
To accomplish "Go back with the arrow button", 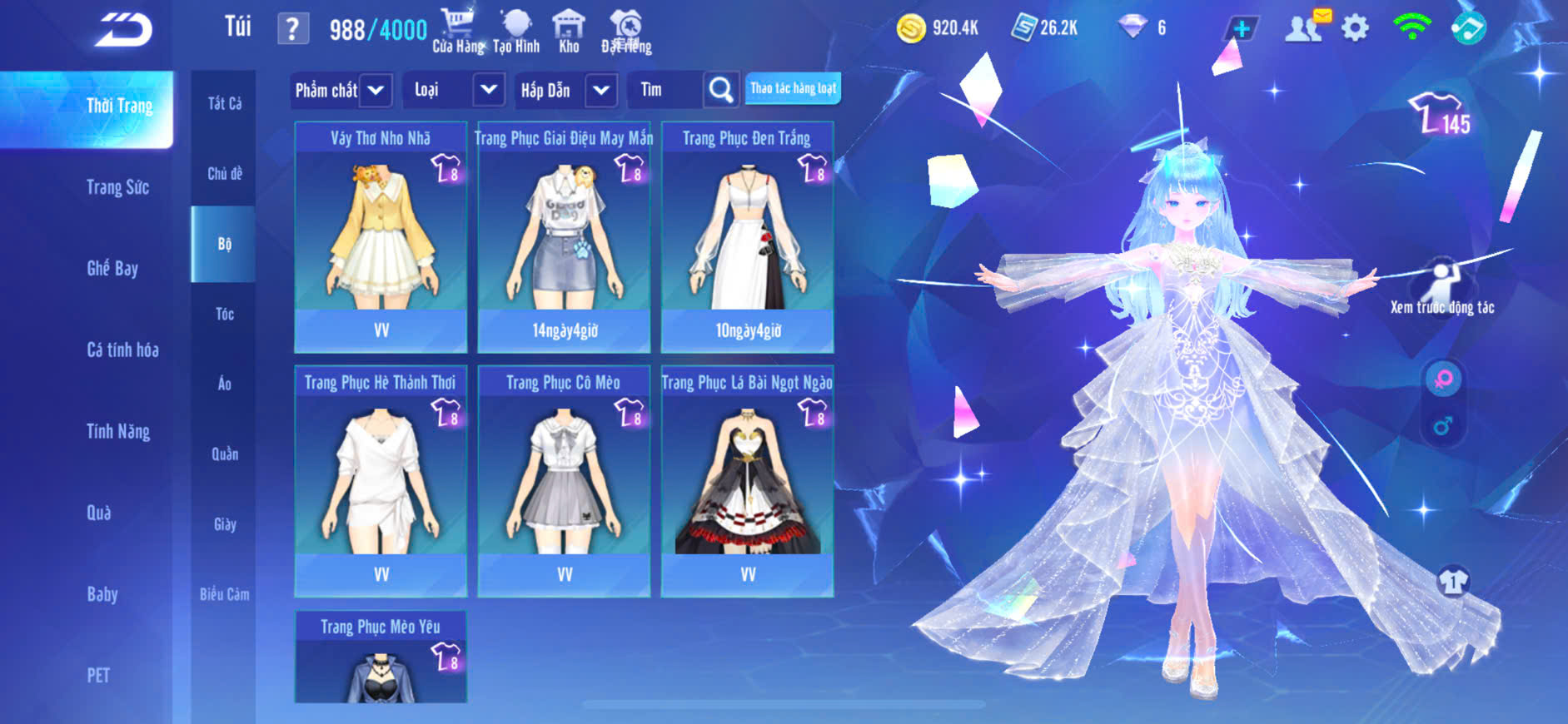I will (x=123, y=30).
